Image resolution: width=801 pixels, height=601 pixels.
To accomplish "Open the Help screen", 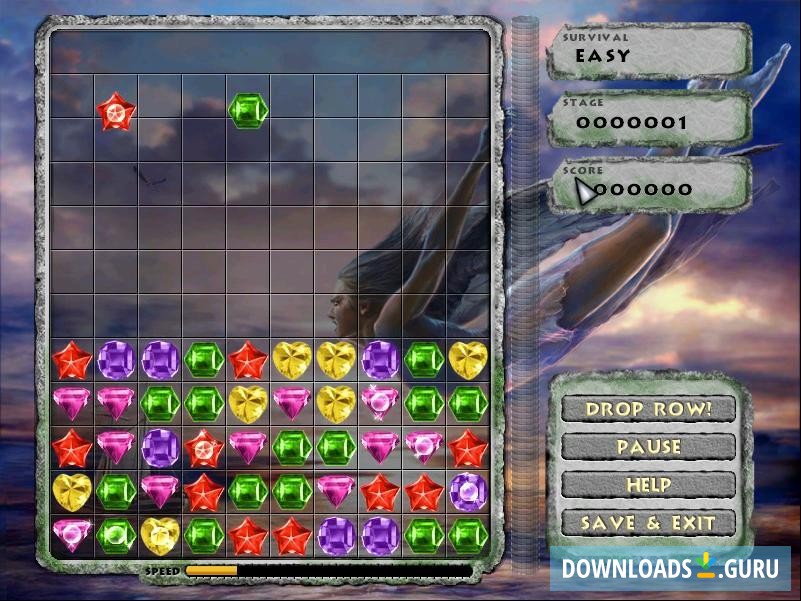I will click(648, 484).
